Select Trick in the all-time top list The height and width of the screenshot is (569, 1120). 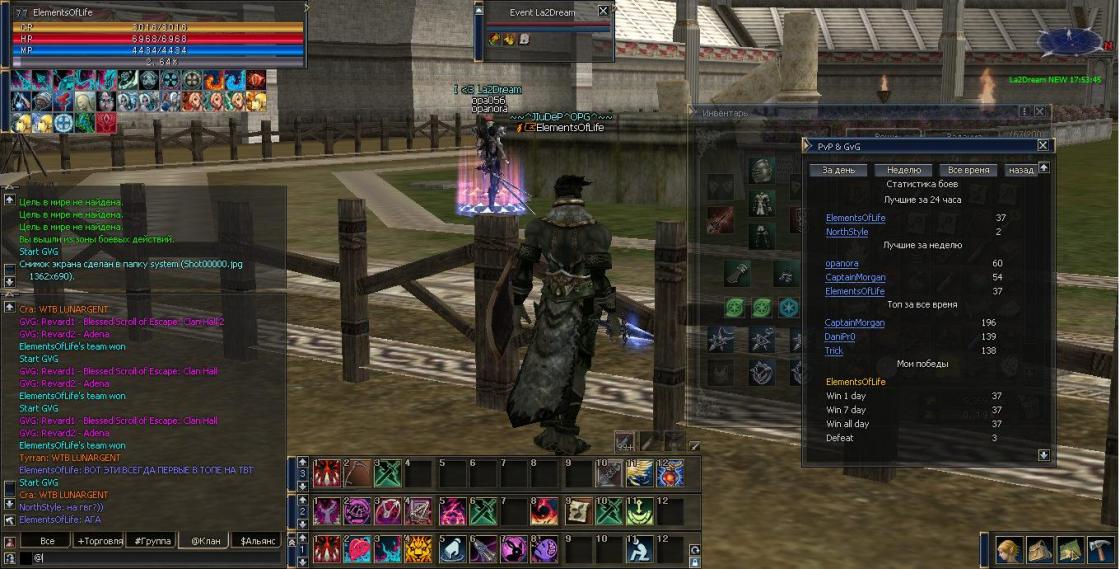coord(834,351)
